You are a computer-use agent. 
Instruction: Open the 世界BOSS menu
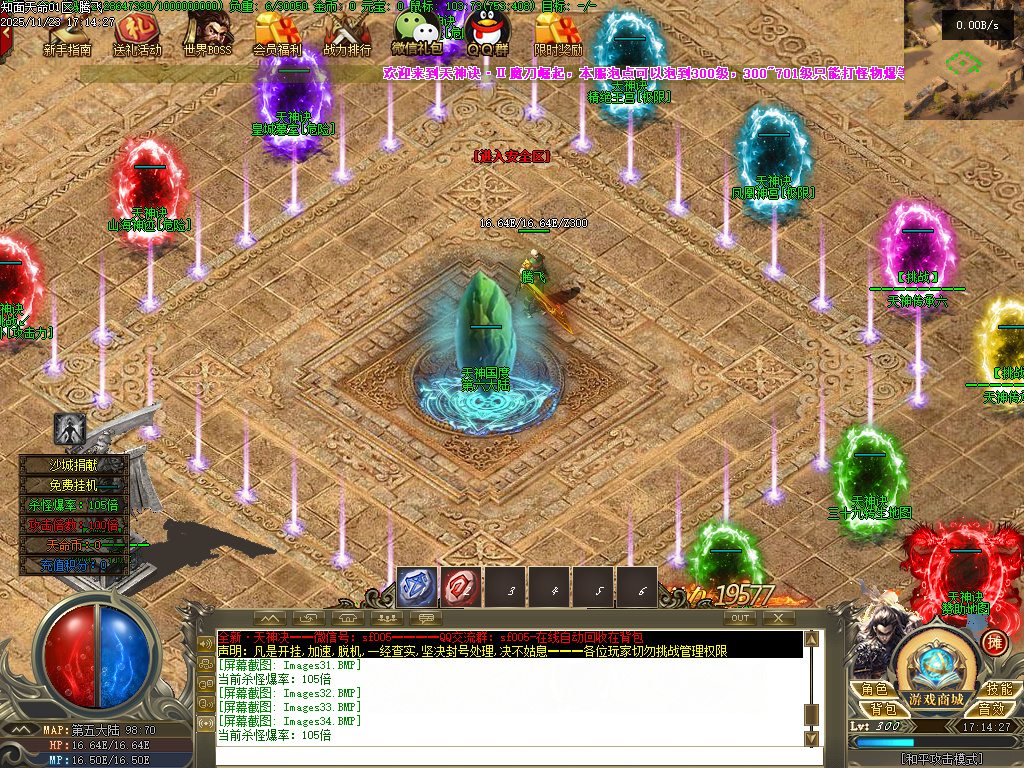207,34
